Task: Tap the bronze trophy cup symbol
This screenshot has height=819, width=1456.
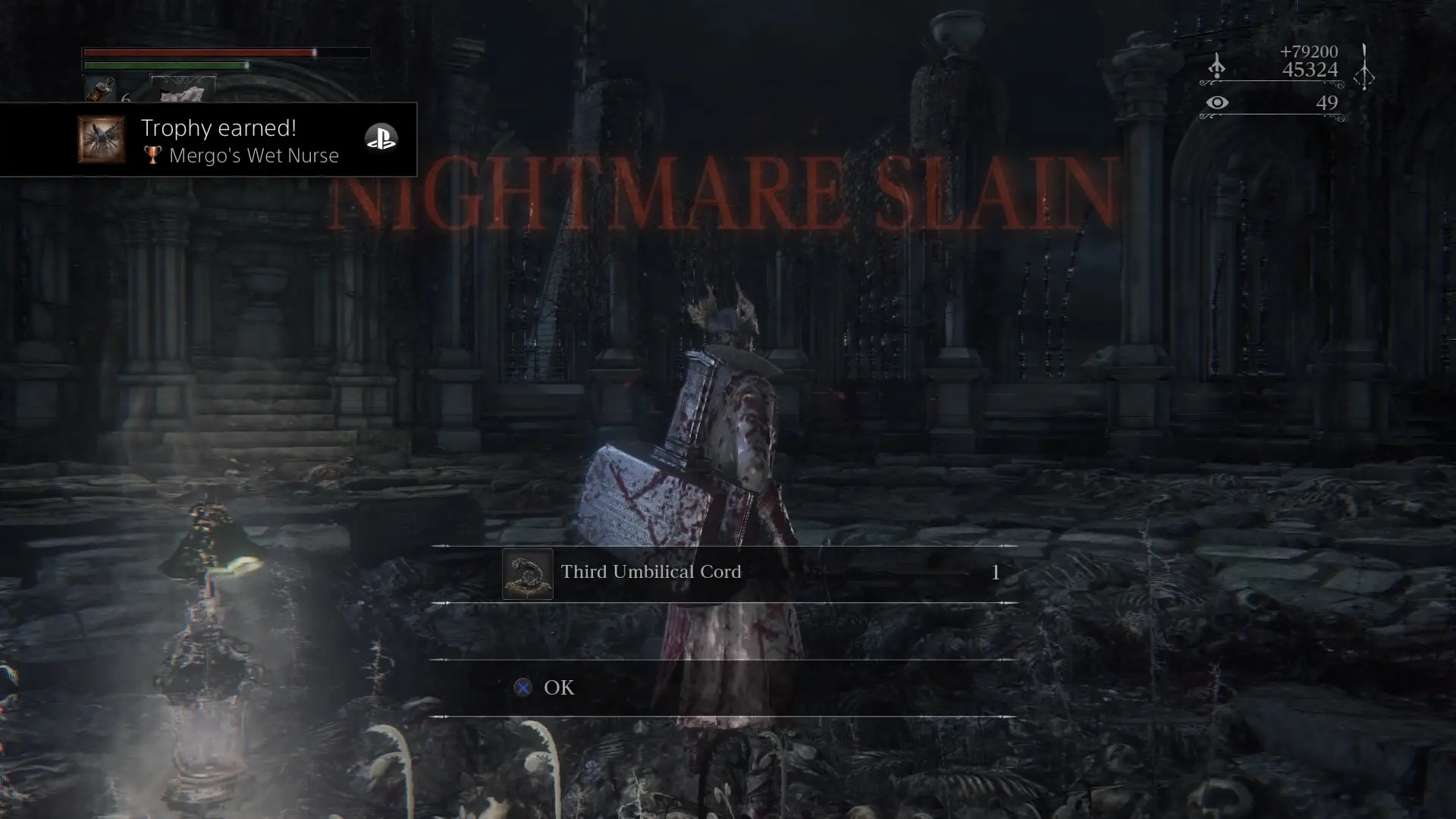Action: pyautogui.click(x=152, y=155)
